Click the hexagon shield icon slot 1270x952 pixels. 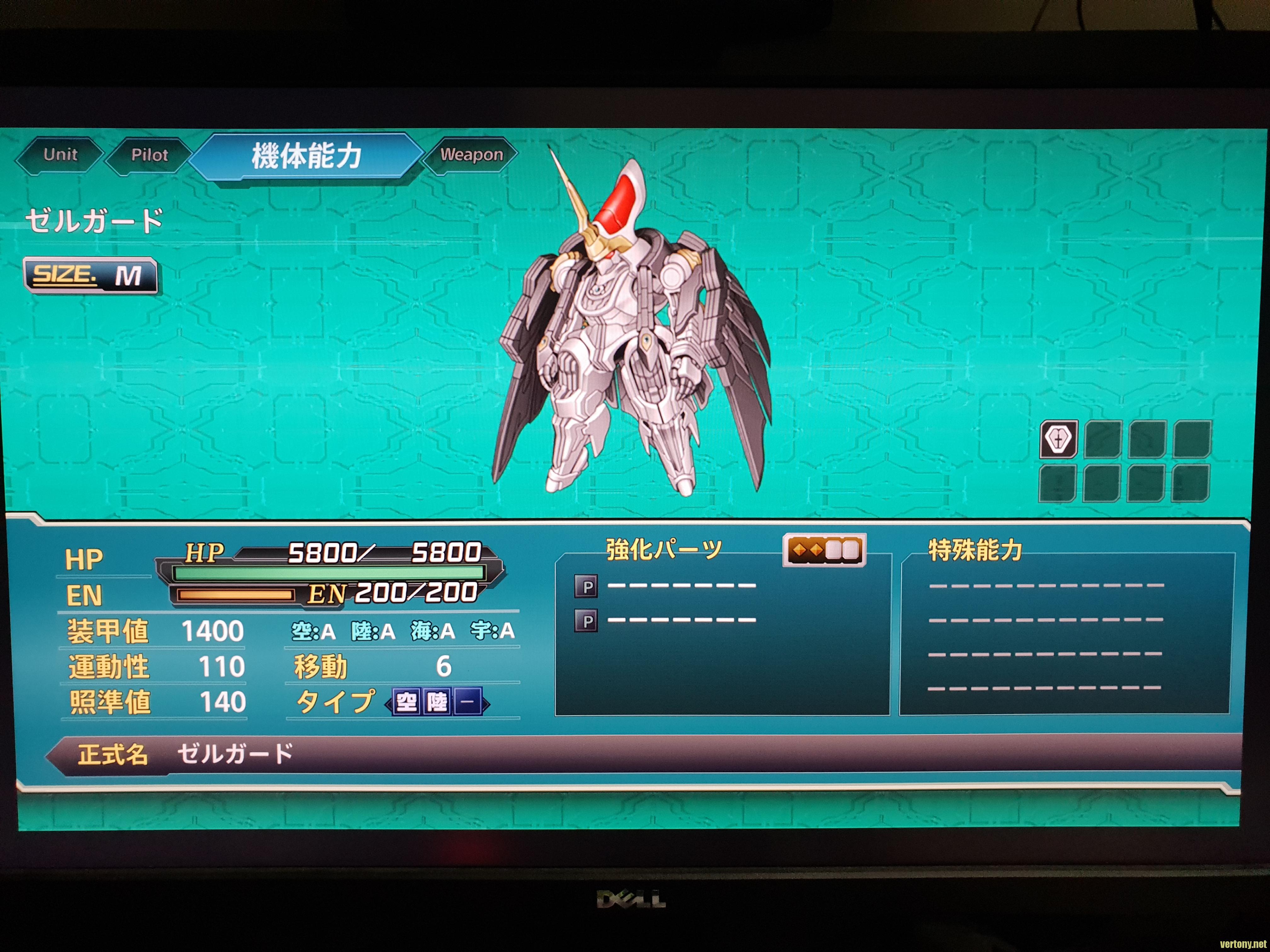pos(1058,439)
